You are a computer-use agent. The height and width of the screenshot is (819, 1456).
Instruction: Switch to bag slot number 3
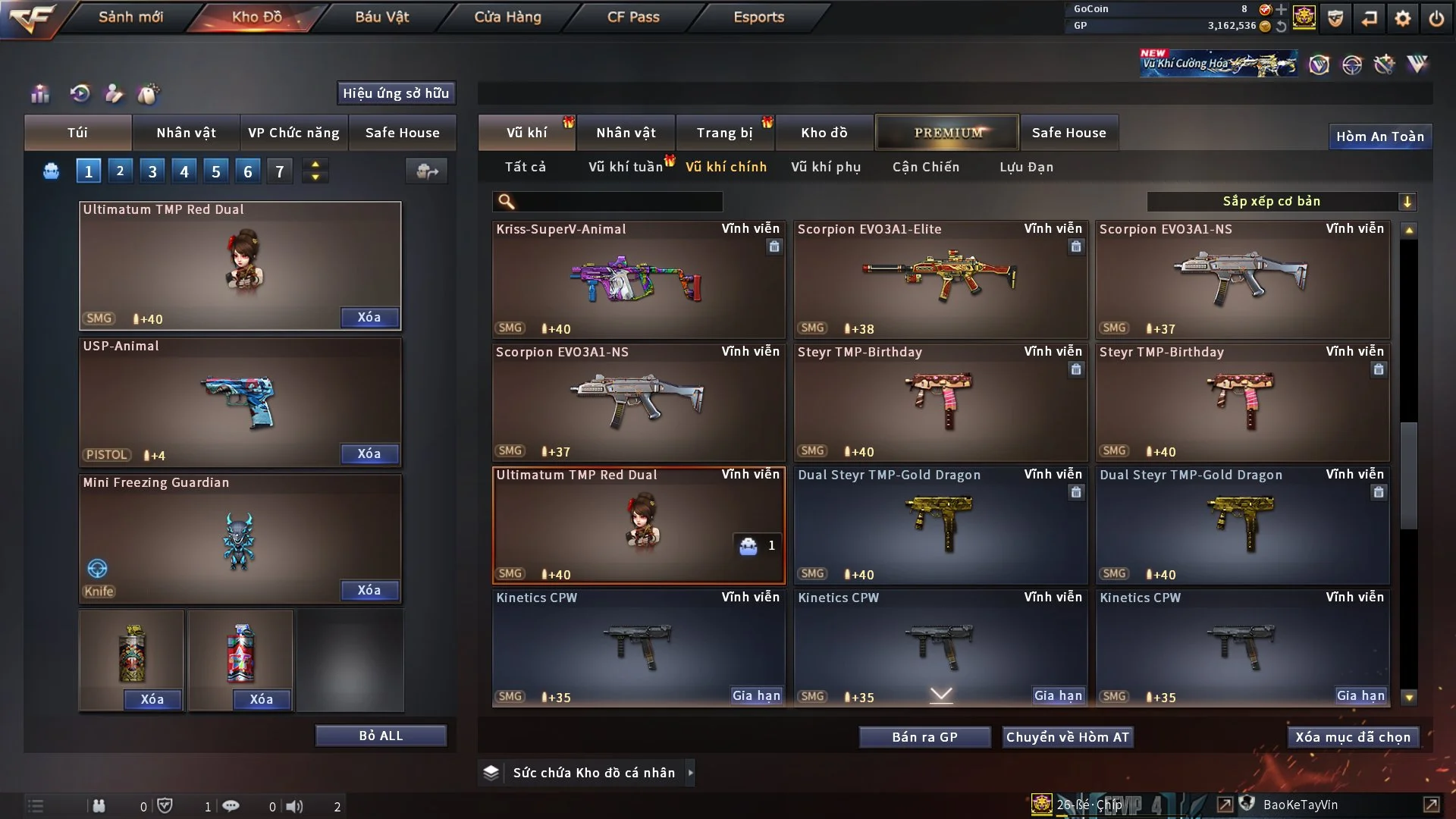(x=152, y=171)
